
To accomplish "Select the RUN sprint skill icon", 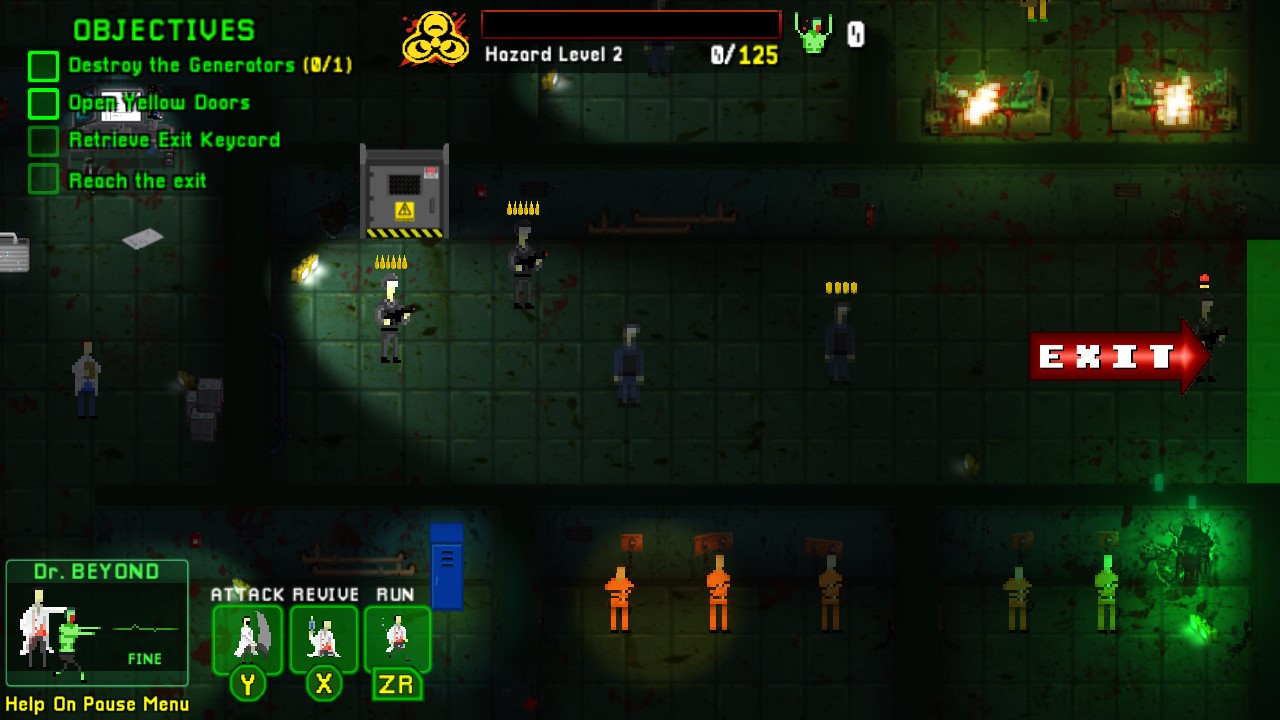I will coord(398,637).
